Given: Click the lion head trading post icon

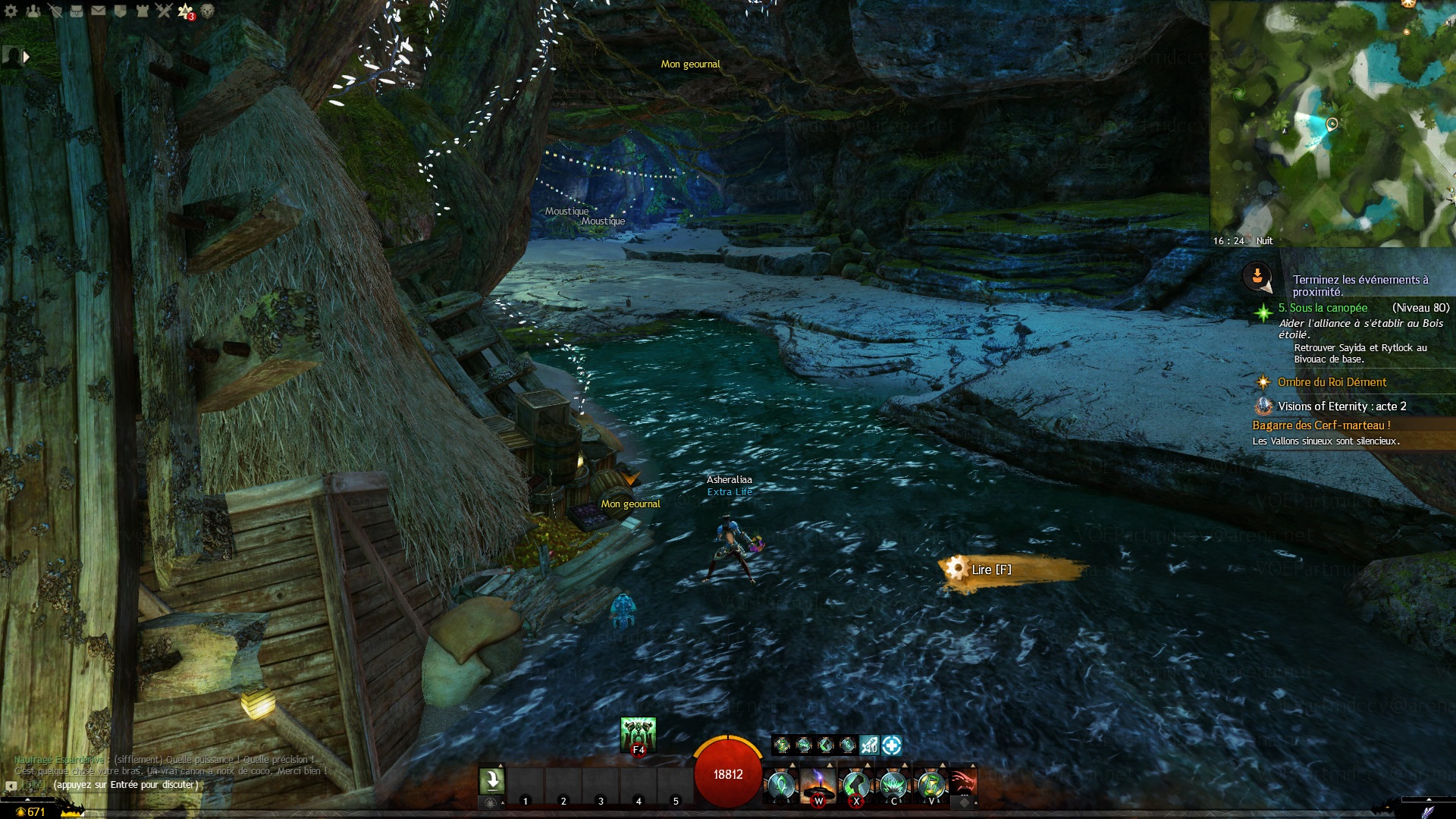Looking at the screenshot, I should coord(207,11).
